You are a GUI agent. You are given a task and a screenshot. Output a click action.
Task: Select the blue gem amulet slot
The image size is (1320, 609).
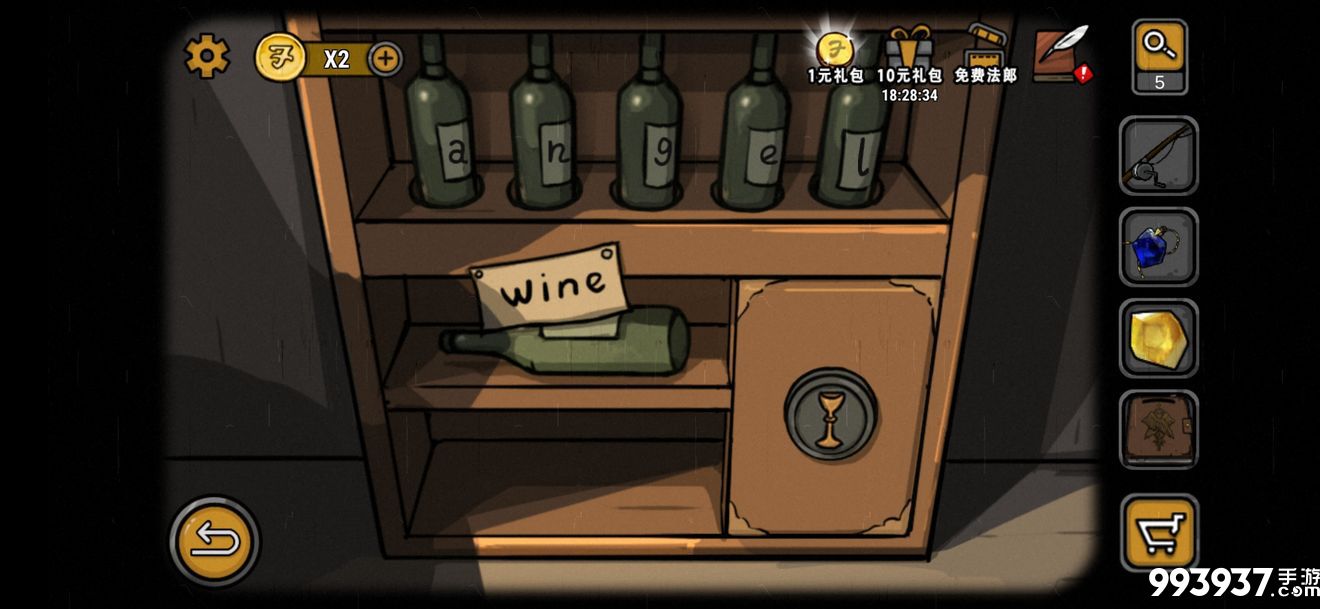coord(1158,248)
